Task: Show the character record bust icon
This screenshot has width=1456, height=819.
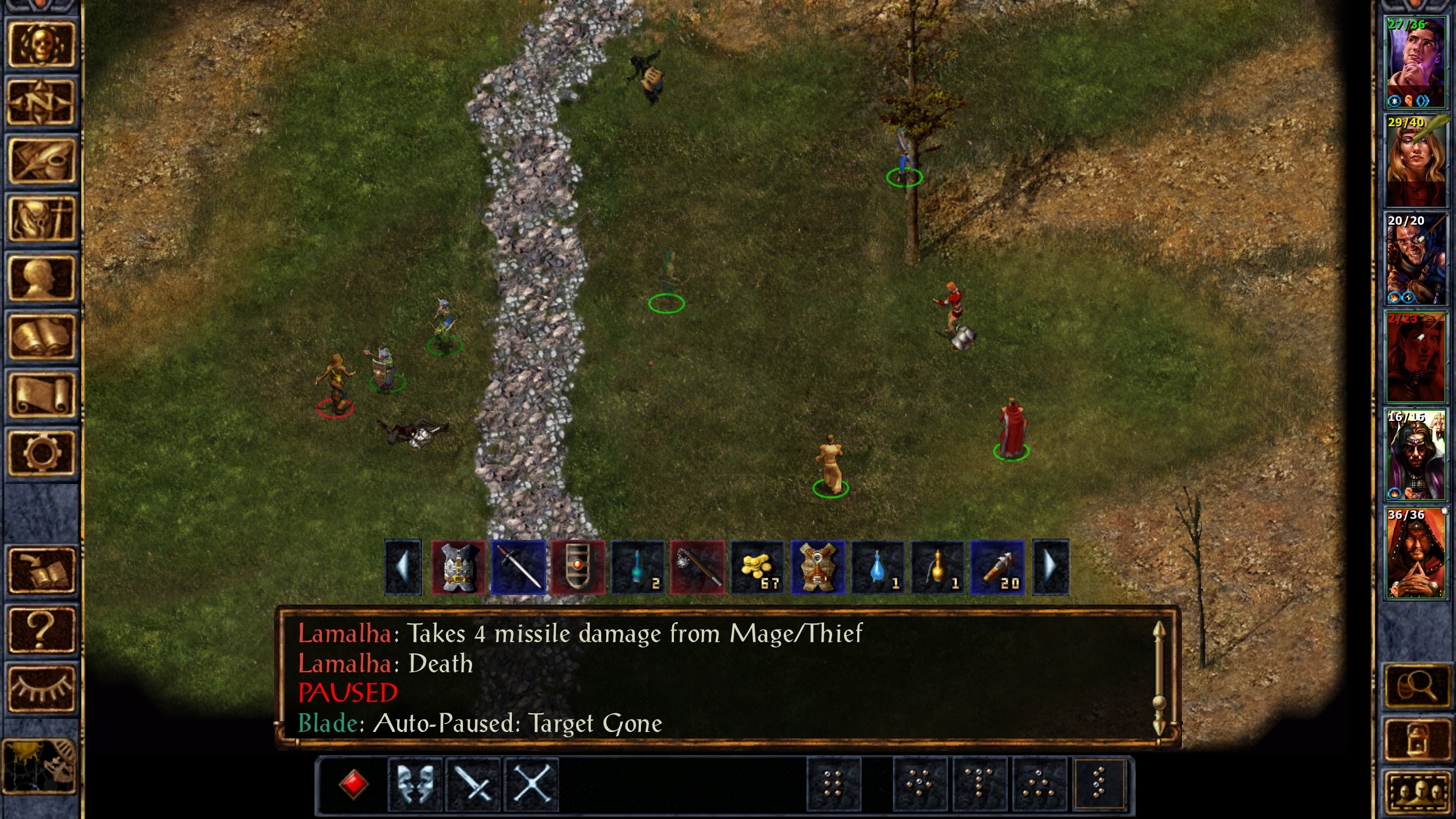Action: (x=41, y=279)
